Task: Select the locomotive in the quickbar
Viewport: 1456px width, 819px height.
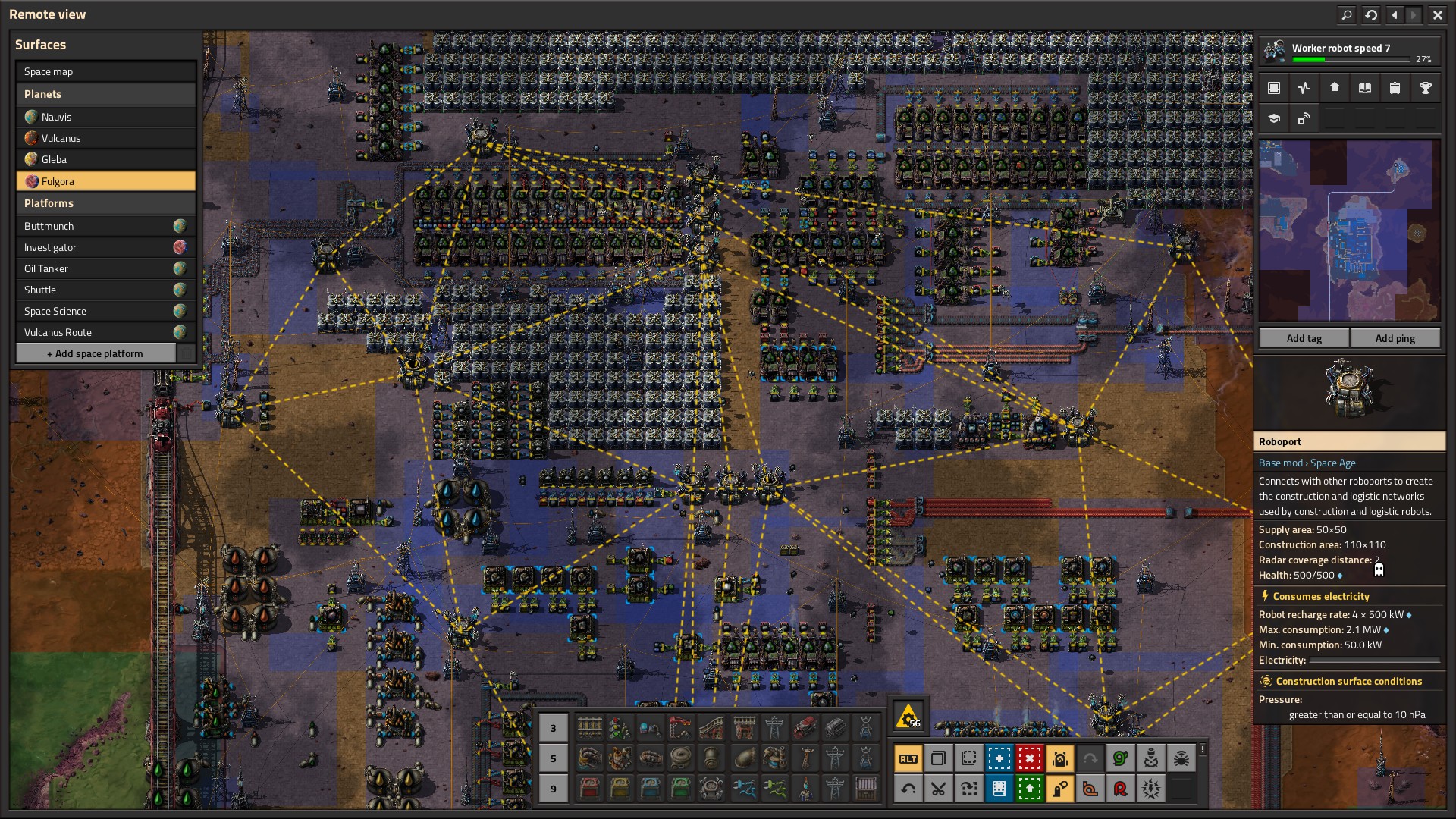Action: point(805,728)
